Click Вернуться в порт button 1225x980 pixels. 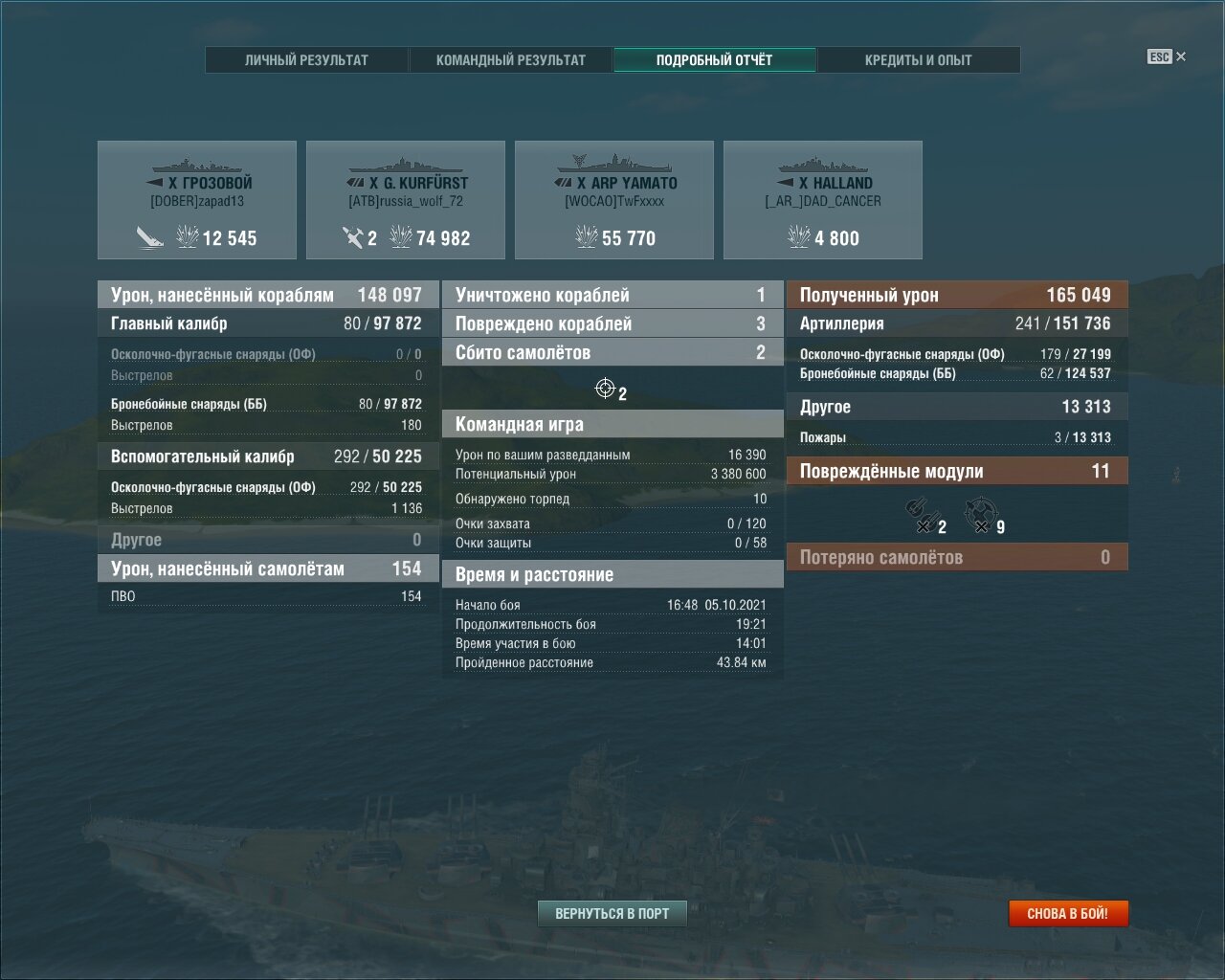click(x=612, y=913)
